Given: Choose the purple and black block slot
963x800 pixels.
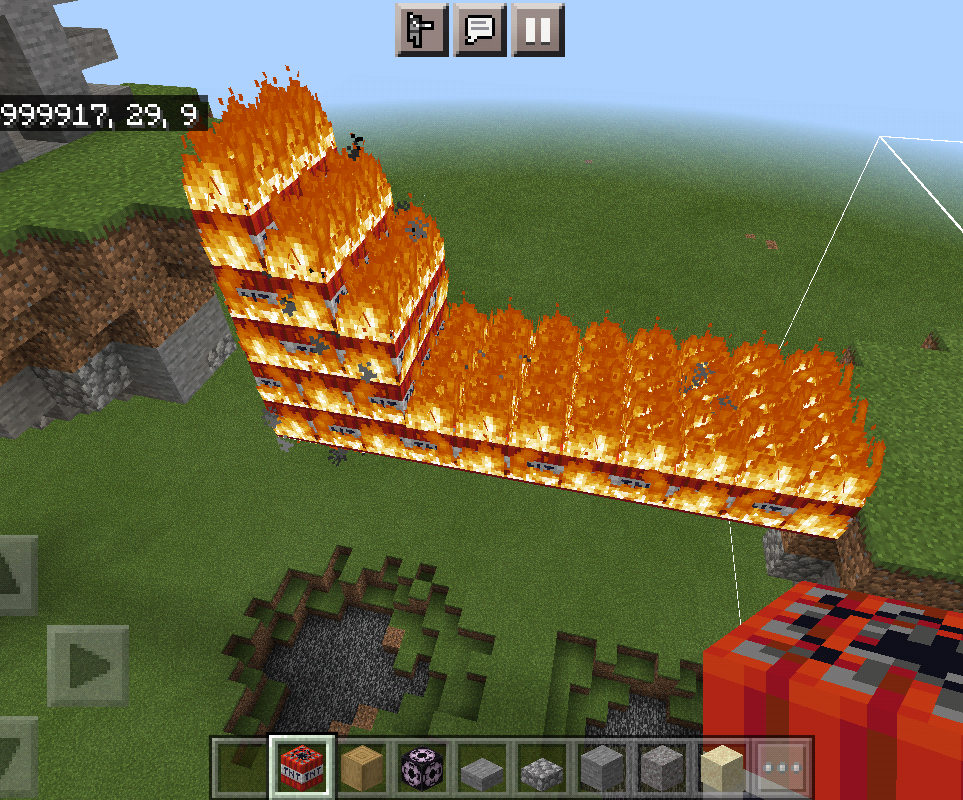Looking at the screenshot, I should [x=422, y=768].
